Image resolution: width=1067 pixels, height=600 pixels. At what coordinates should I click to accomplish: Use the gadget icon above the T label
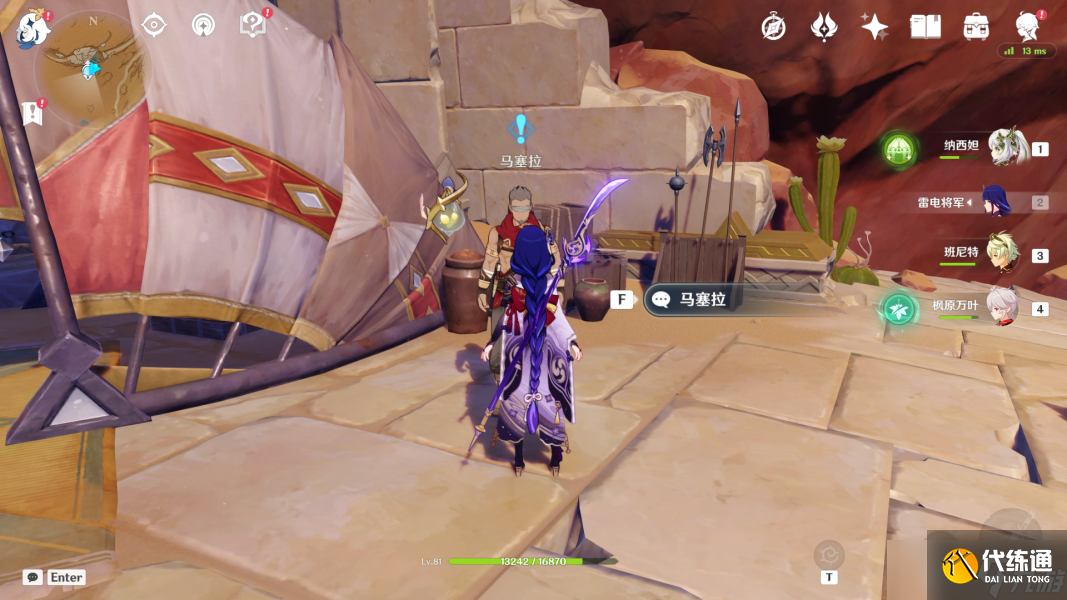(x=829, y=553)
